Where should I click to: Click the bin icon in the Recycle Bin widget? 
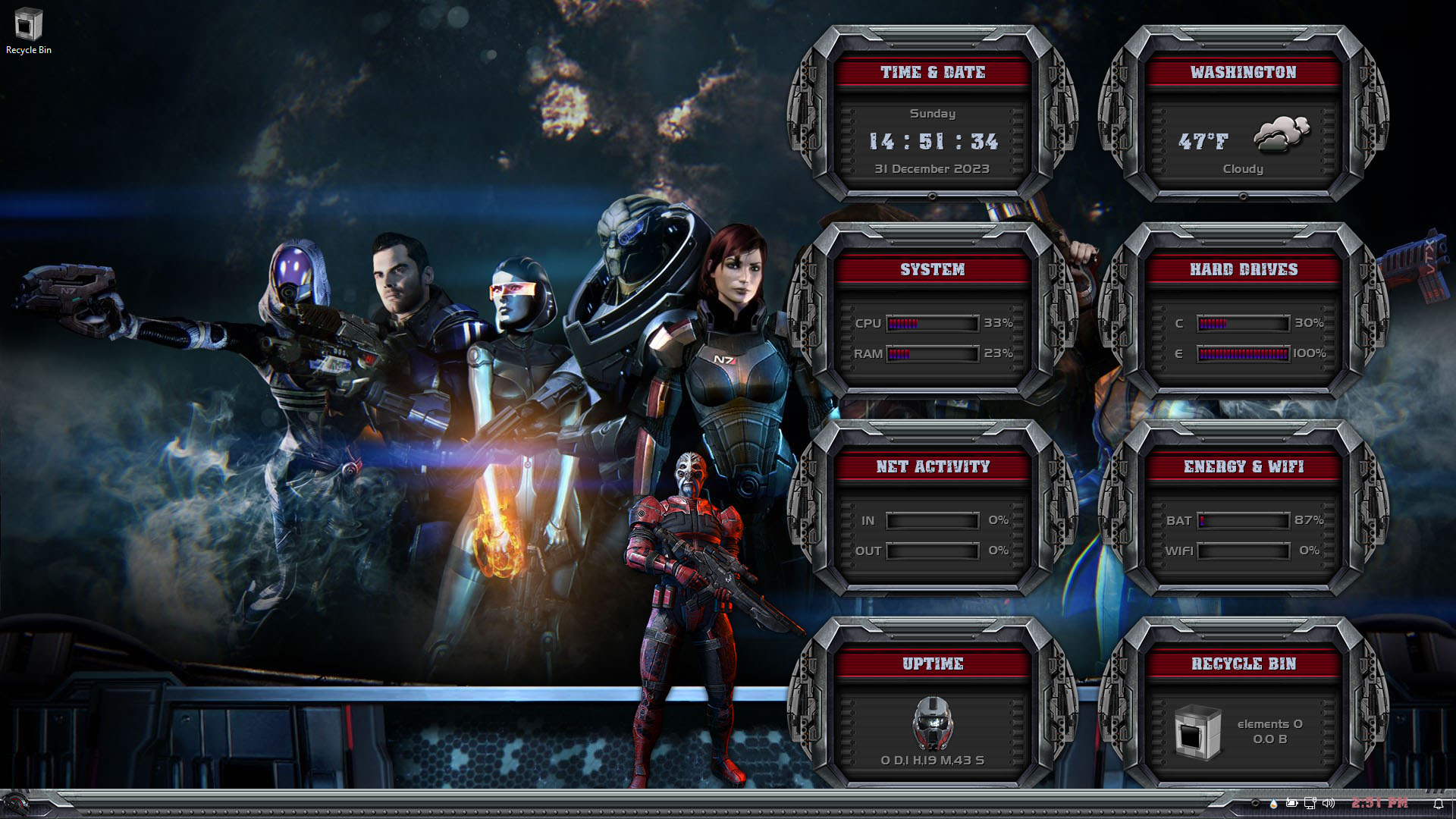coord(1197,732)
